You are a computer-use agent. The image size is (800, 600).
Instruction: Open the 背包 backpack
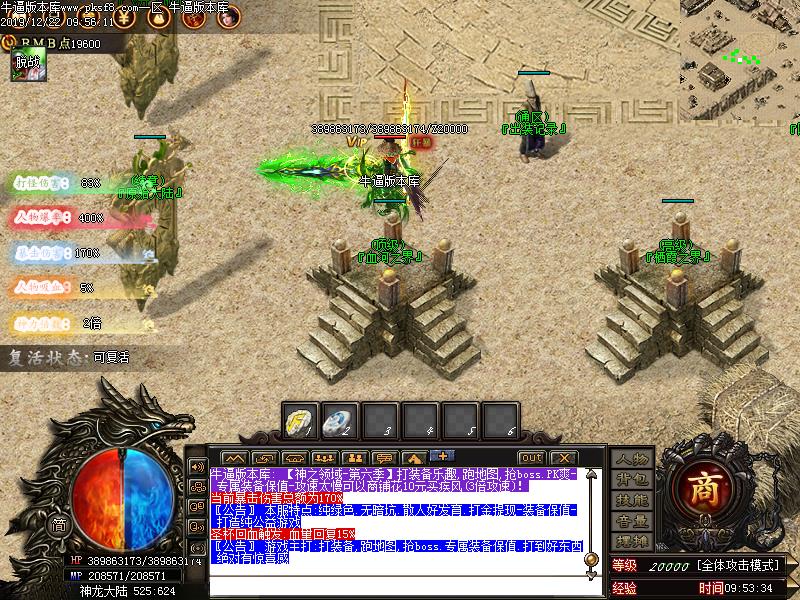630,480
